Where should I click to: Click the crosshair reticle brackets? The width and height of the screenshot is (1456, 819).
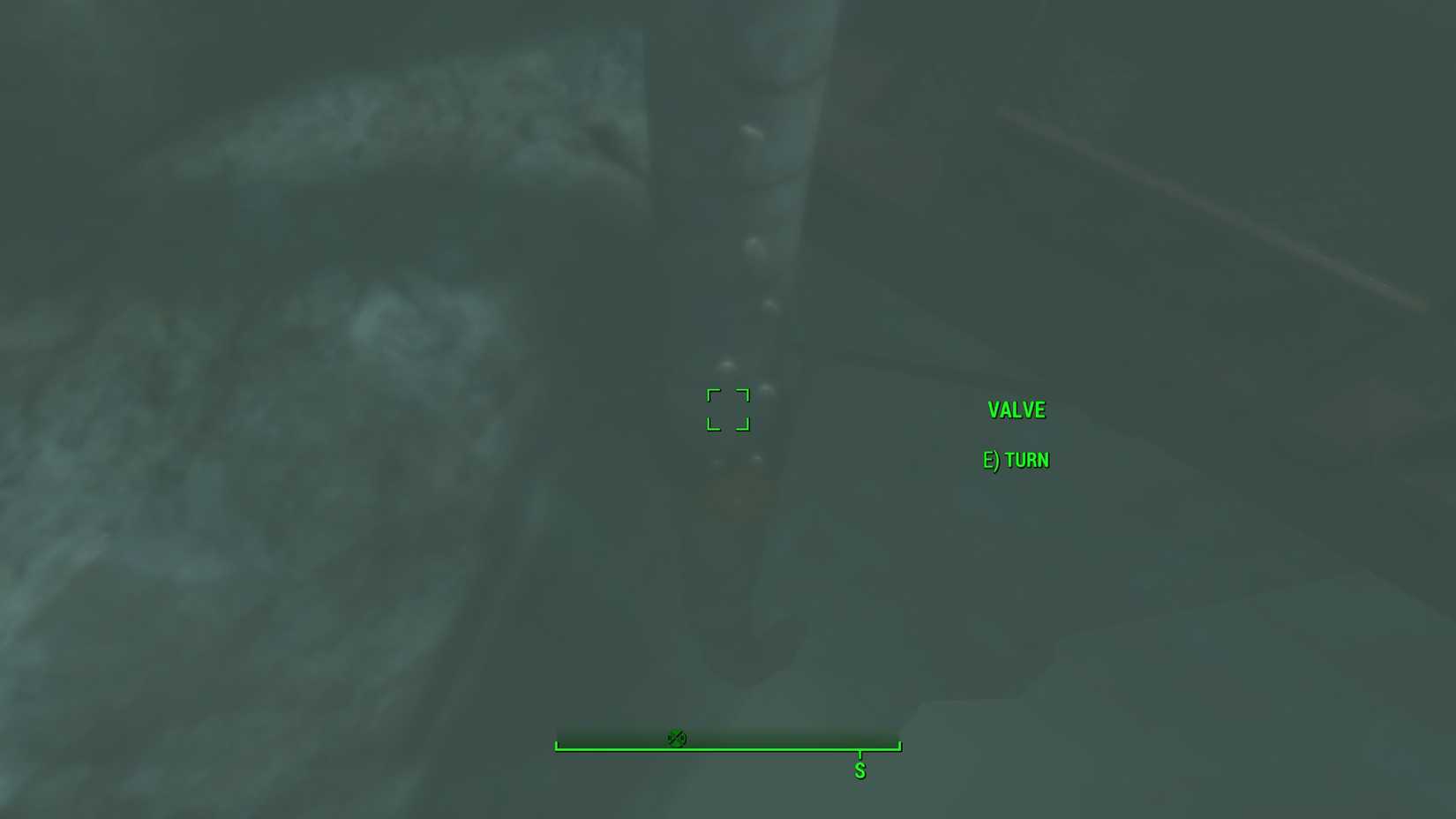(727, 409)
